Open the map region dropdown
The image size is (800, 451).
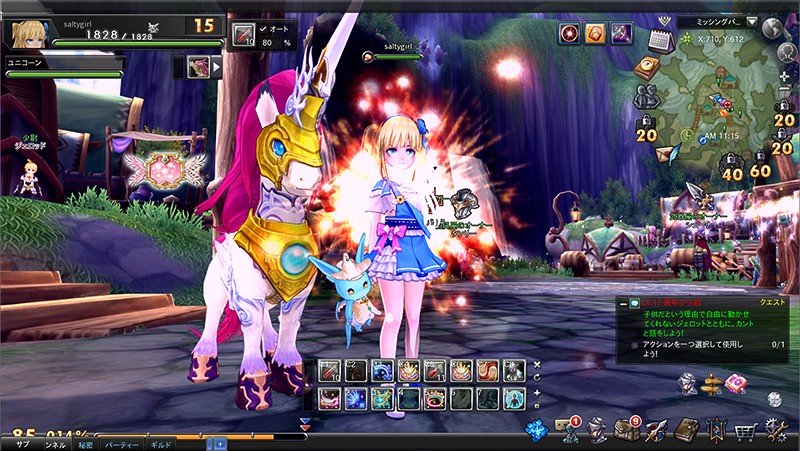pos(751,21)
